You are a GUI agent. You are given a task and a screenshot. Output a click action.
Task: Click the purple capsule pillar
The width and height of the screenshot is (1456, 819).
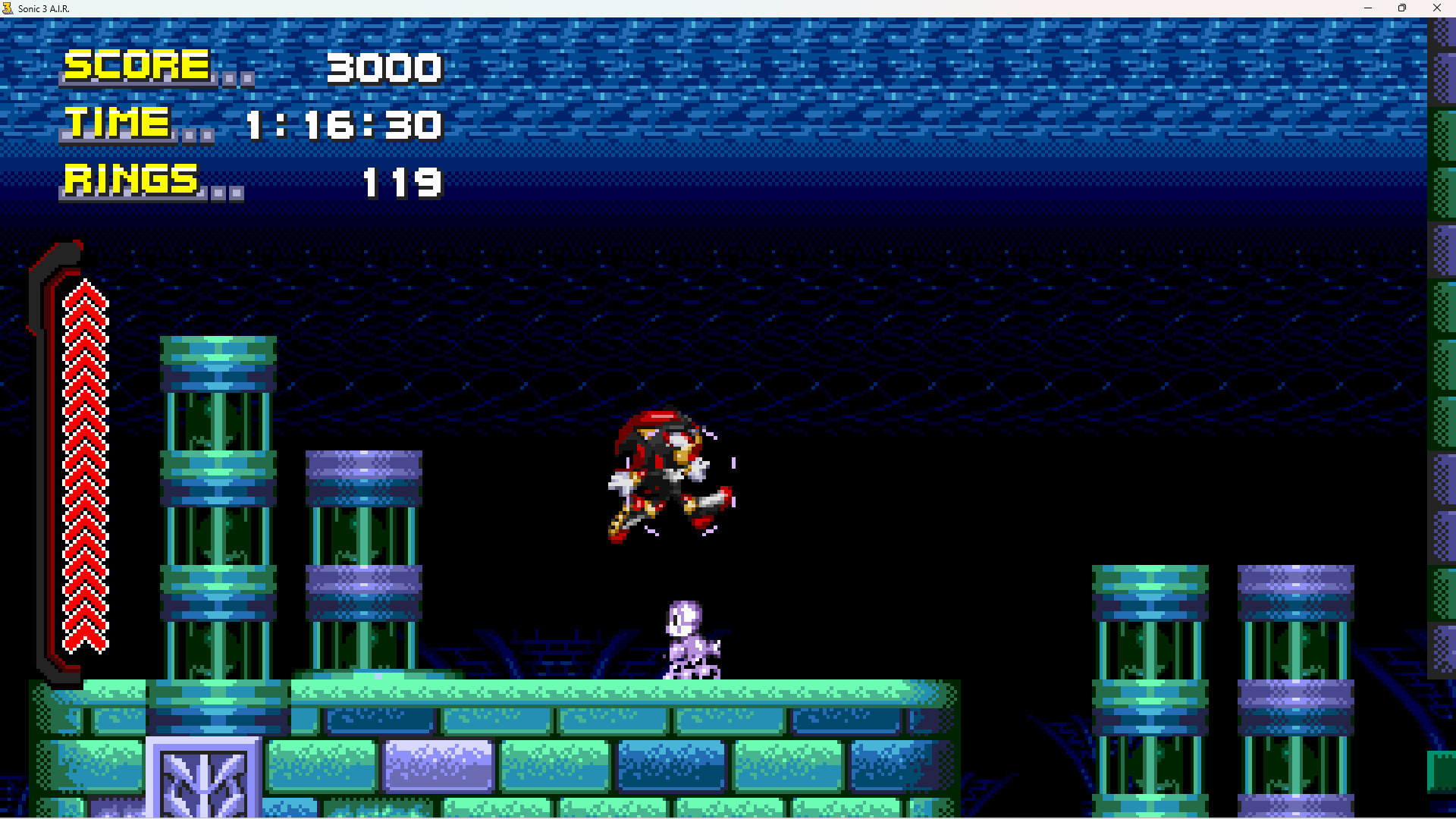362,554
